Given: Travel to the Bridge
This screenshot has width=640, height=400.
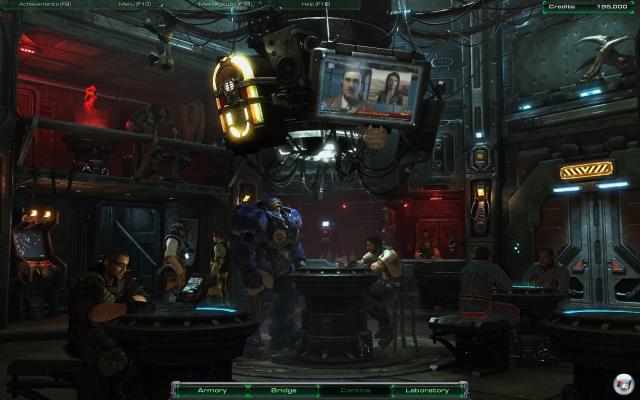Looking at the screenshot, I should [x=285, y=390].
